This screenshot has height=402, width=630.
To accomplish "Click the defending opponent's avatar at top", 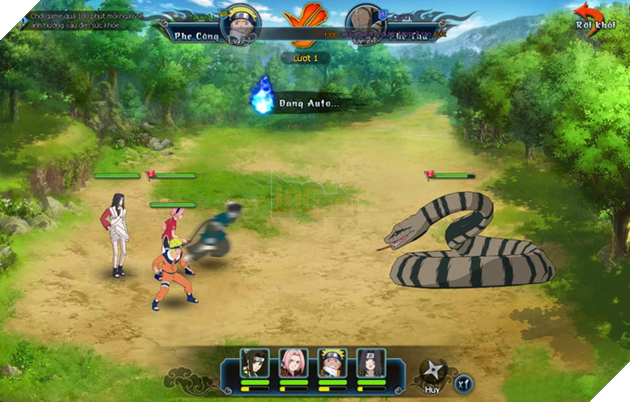I will [x=362, y=25].
